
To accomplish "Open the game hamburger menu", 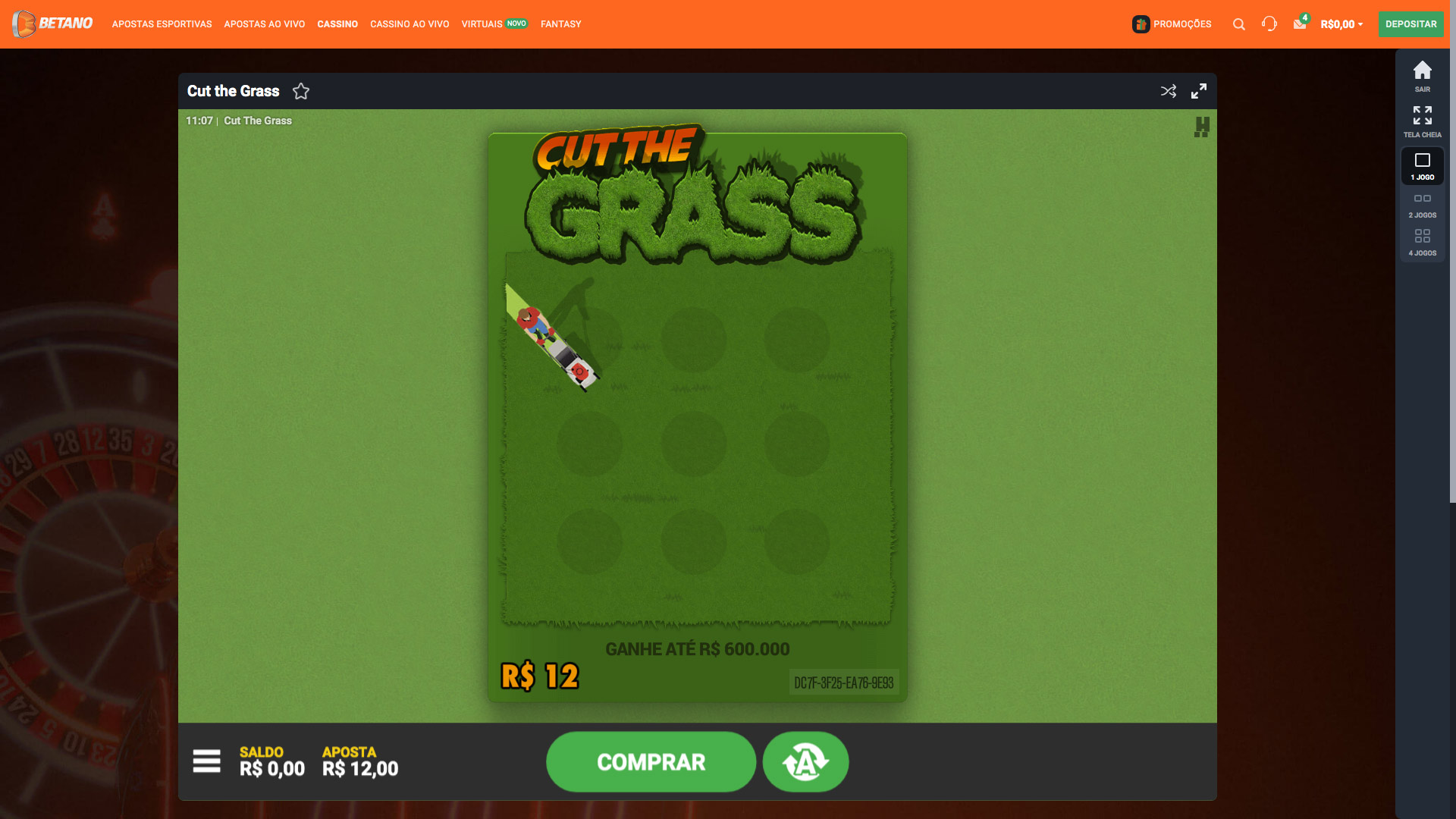I will tap(206, 761).
